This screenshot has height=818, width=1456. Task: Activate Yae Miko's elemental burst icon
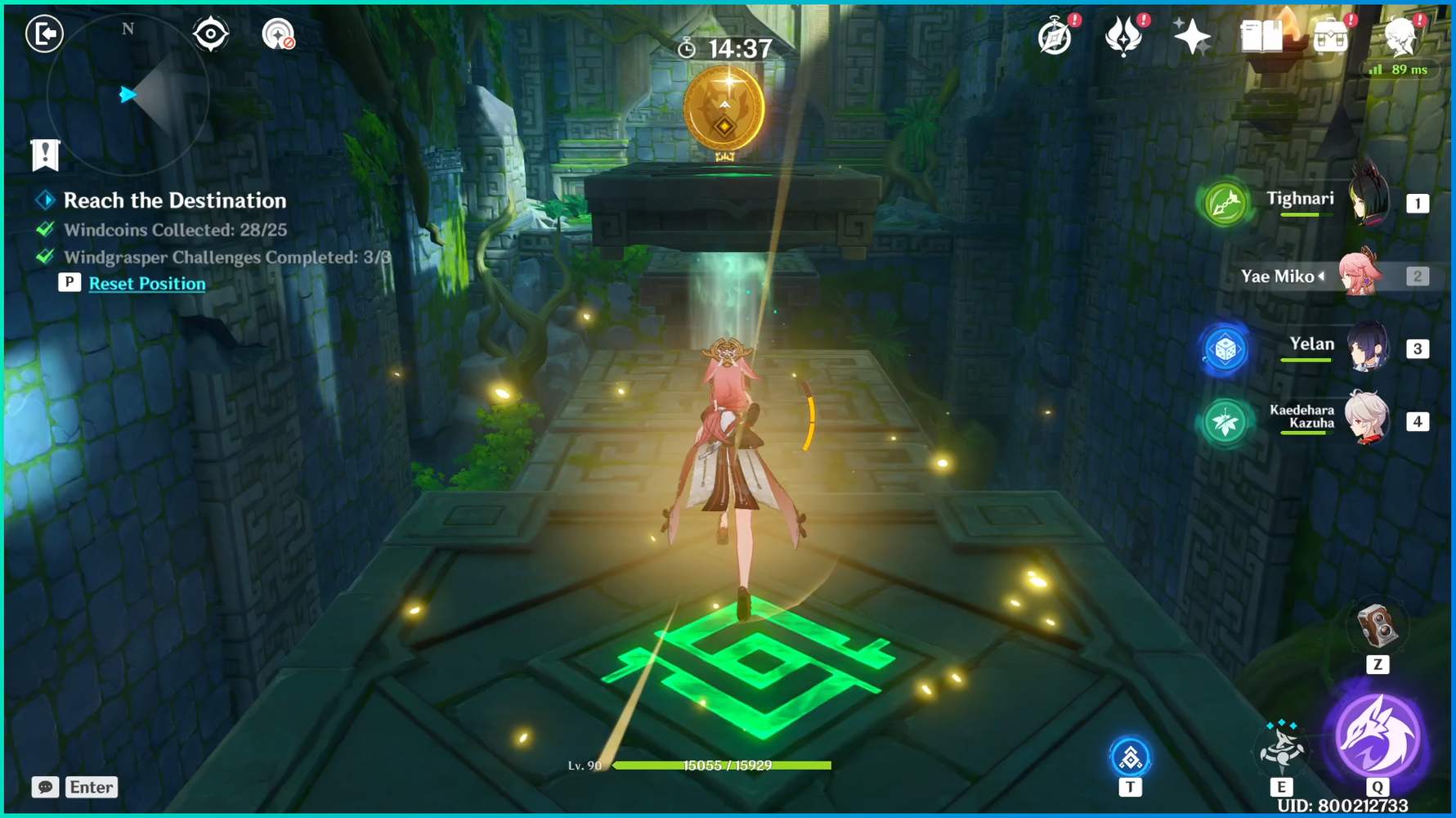tap(1380, 742)
